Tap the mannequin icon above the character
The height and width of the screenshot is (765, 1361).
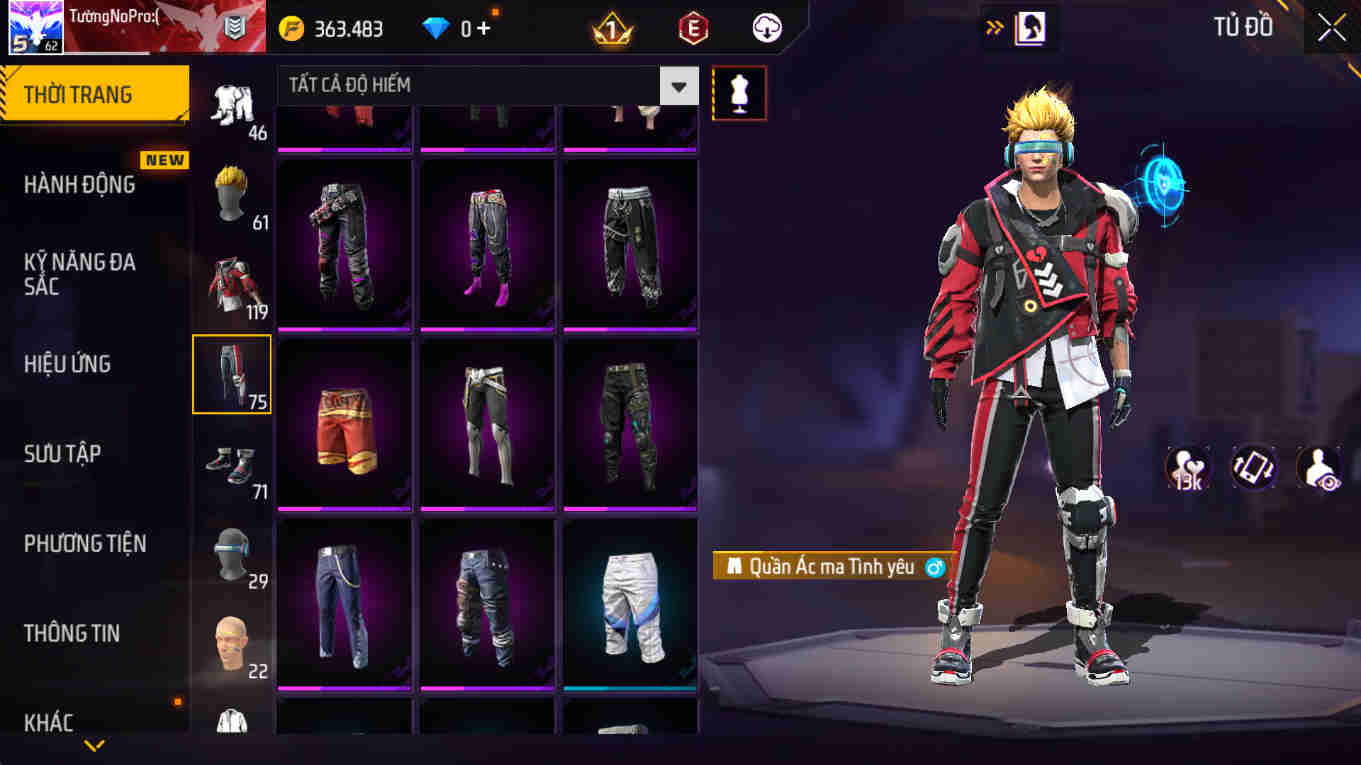(x=739, y=93)
